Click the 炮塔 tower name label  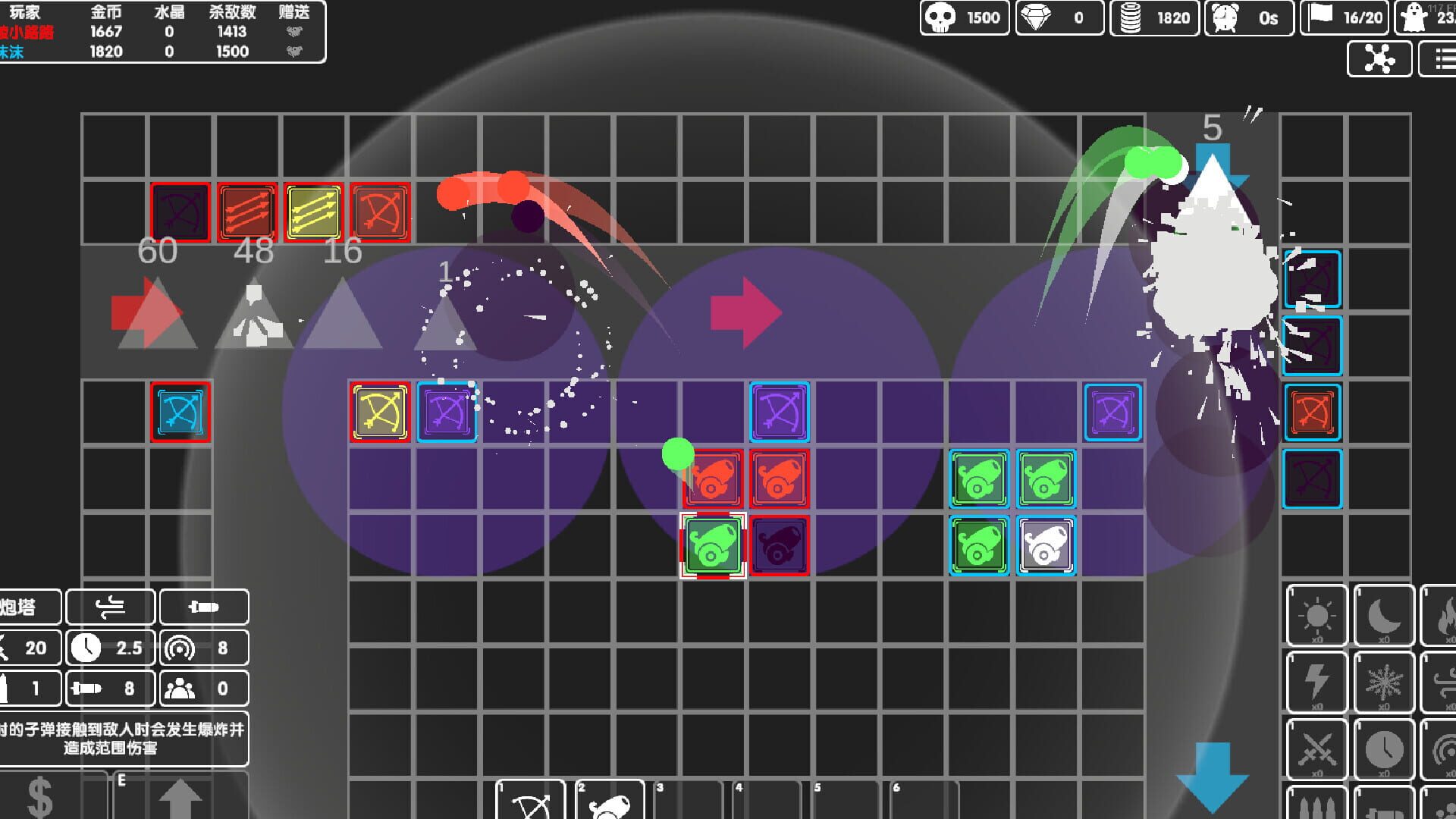point(25,607)
